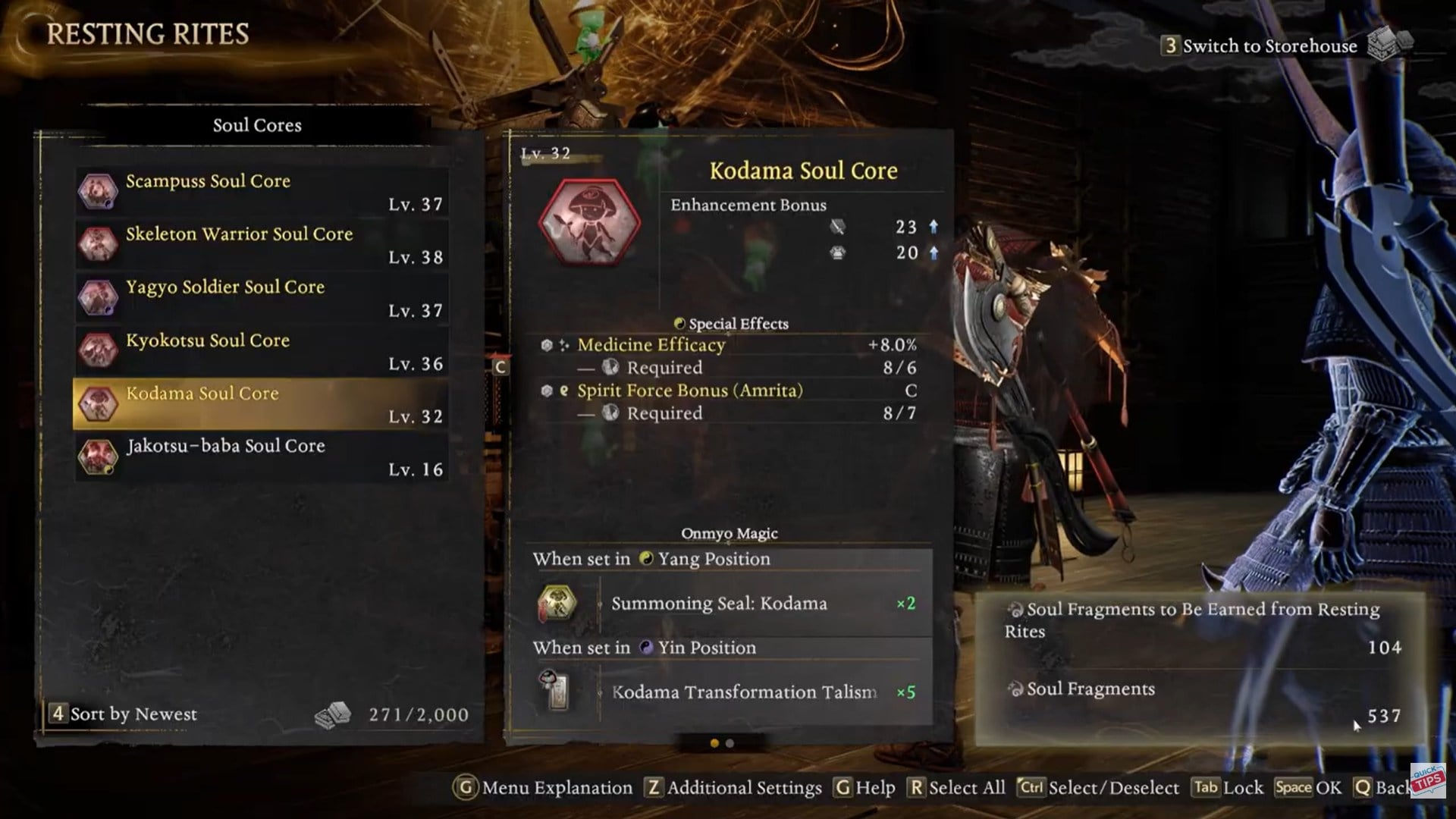Show the Help screen

pos(865,788)
